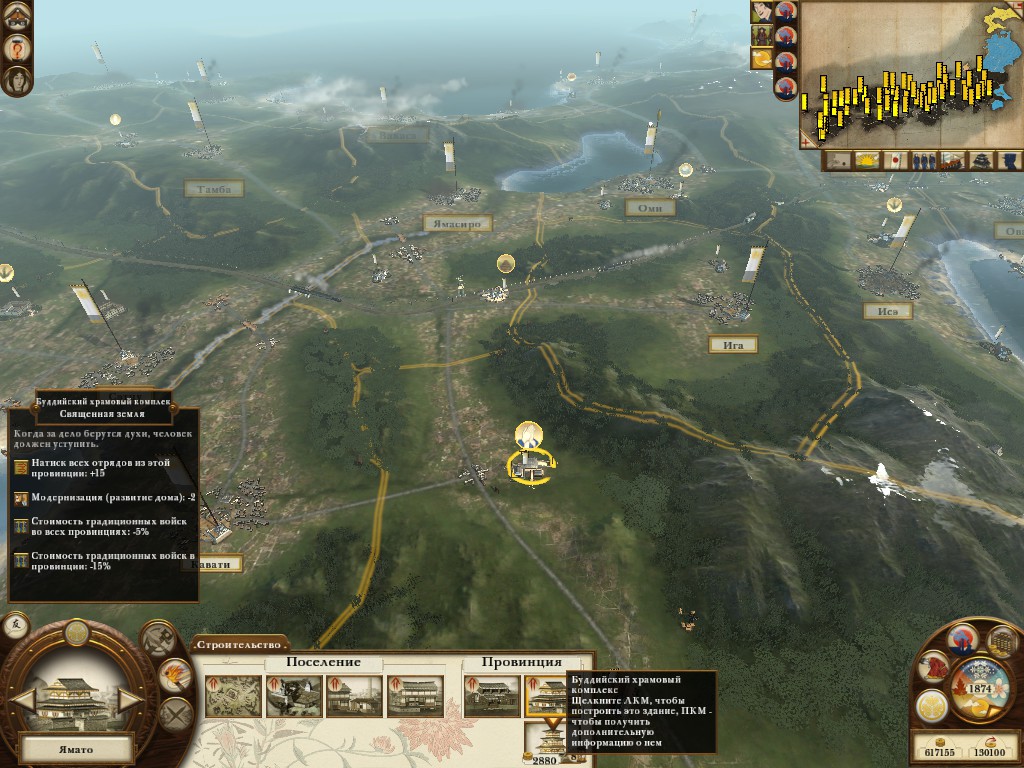Toggle the ship fleet list filter
This screenshot has height=768, width=1024.
[x=953, y=160]
